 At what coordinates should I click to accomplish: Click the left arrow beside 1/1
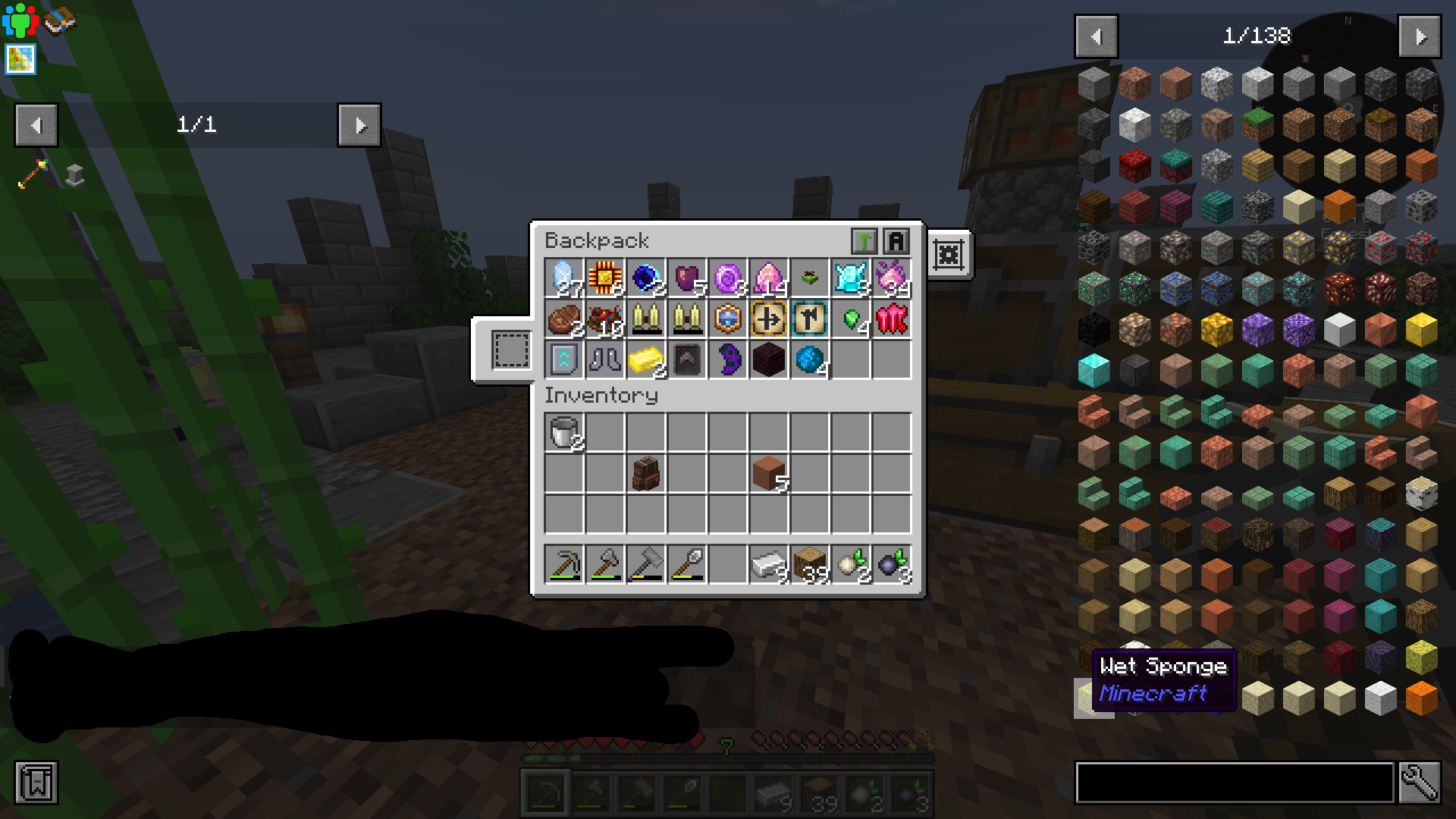click(36, 125)
